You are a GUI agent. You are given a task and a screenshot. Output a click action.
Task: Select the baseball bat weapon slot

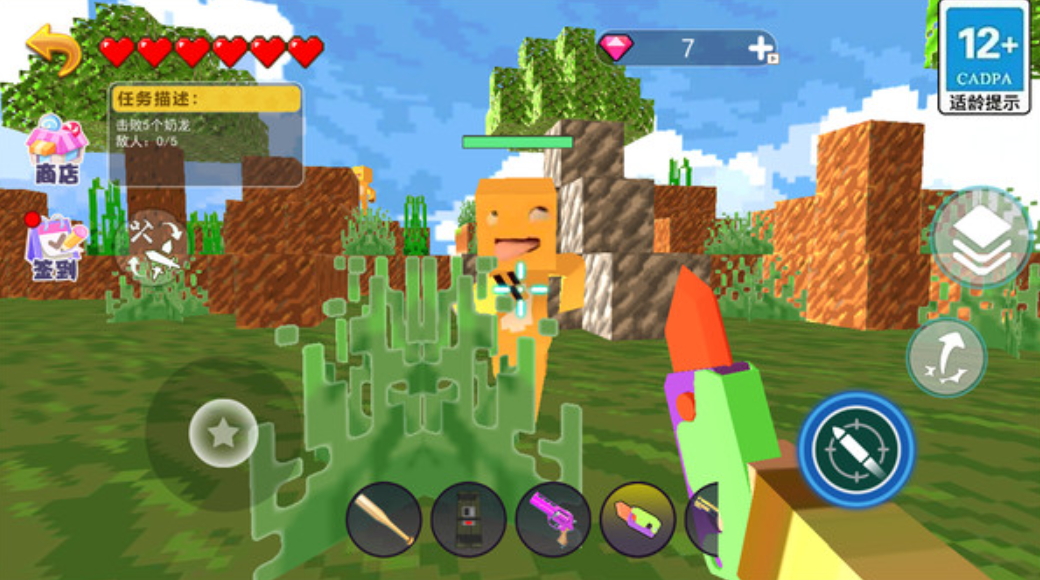click(384, 519)
